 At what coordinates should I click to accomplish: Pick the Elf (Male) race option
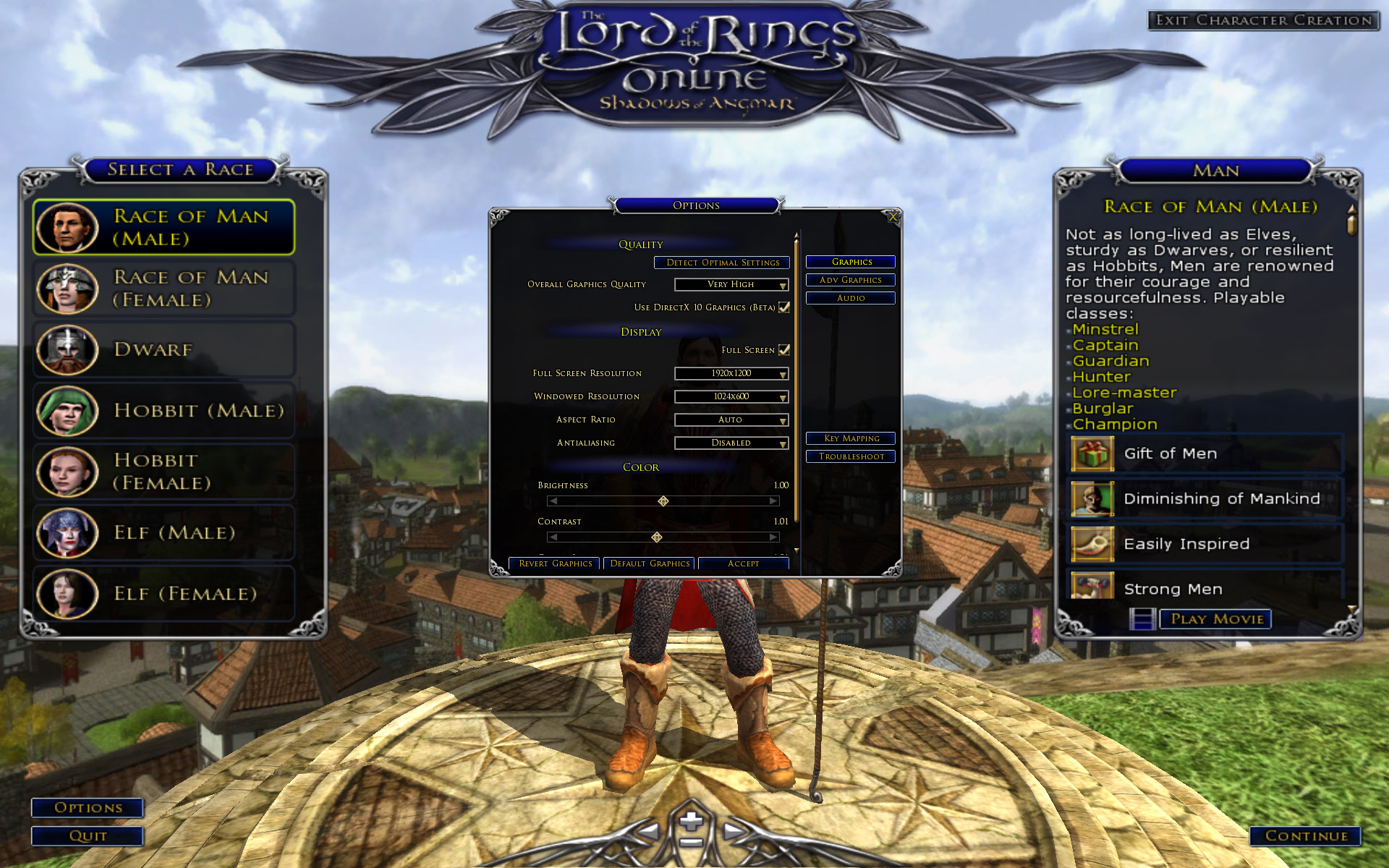point(163,533)
